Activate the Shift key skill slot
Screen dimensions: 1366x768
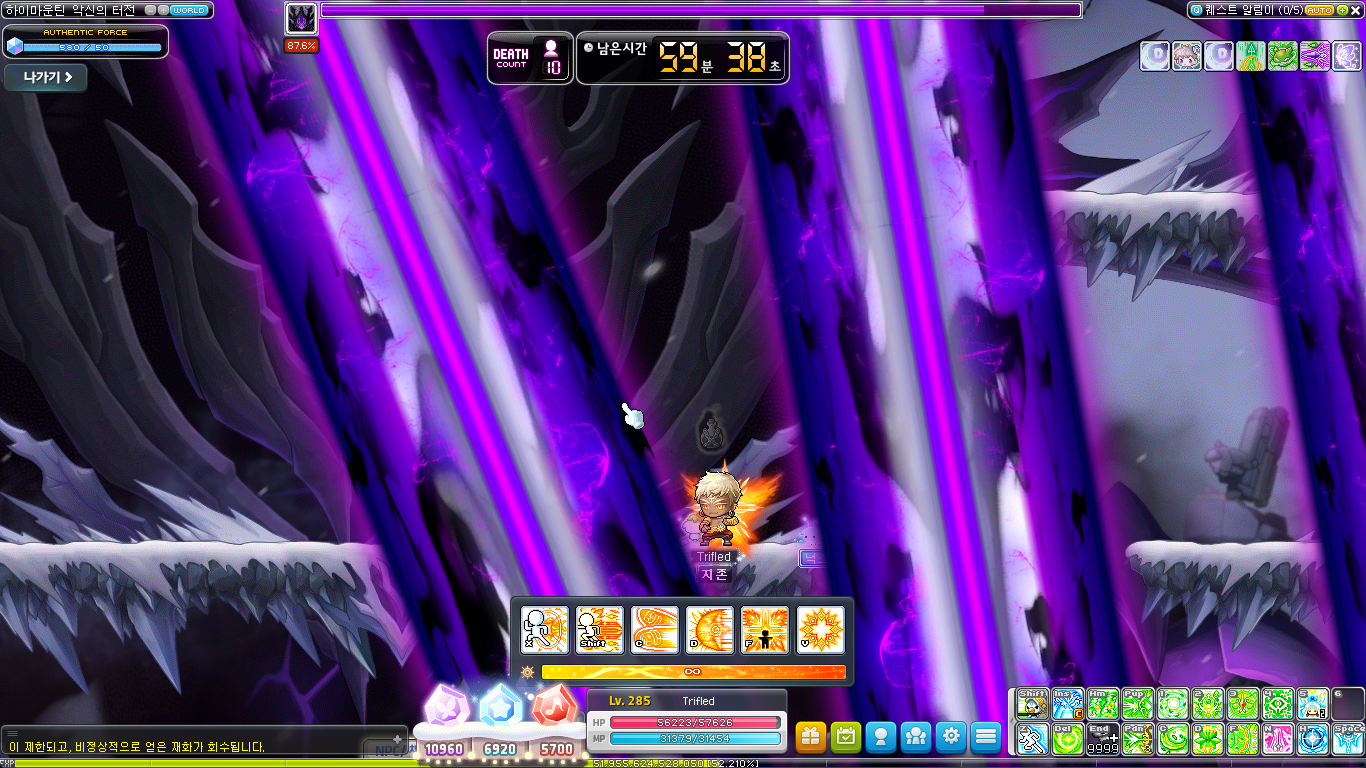[1032, 704]
